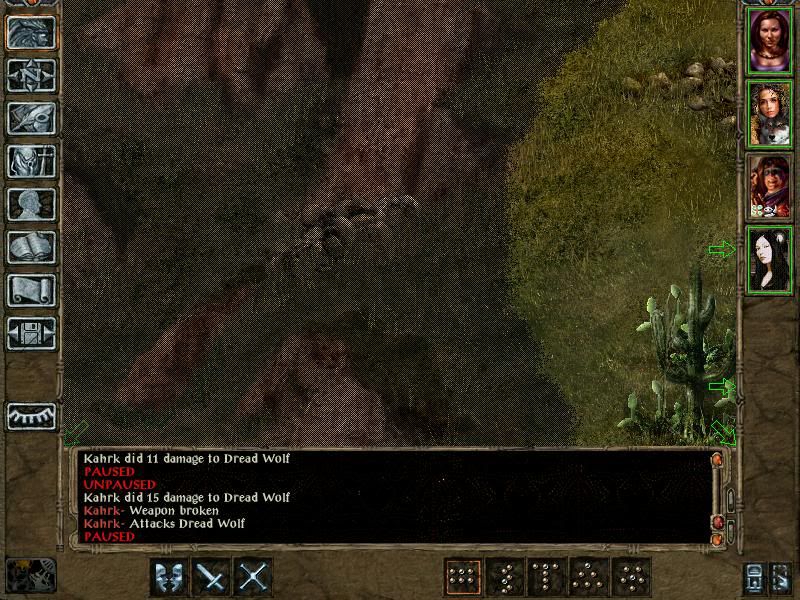Screen dimensions: 800x600
Task: Choose the highlighted two-column party formation
Action: (462, 577)
